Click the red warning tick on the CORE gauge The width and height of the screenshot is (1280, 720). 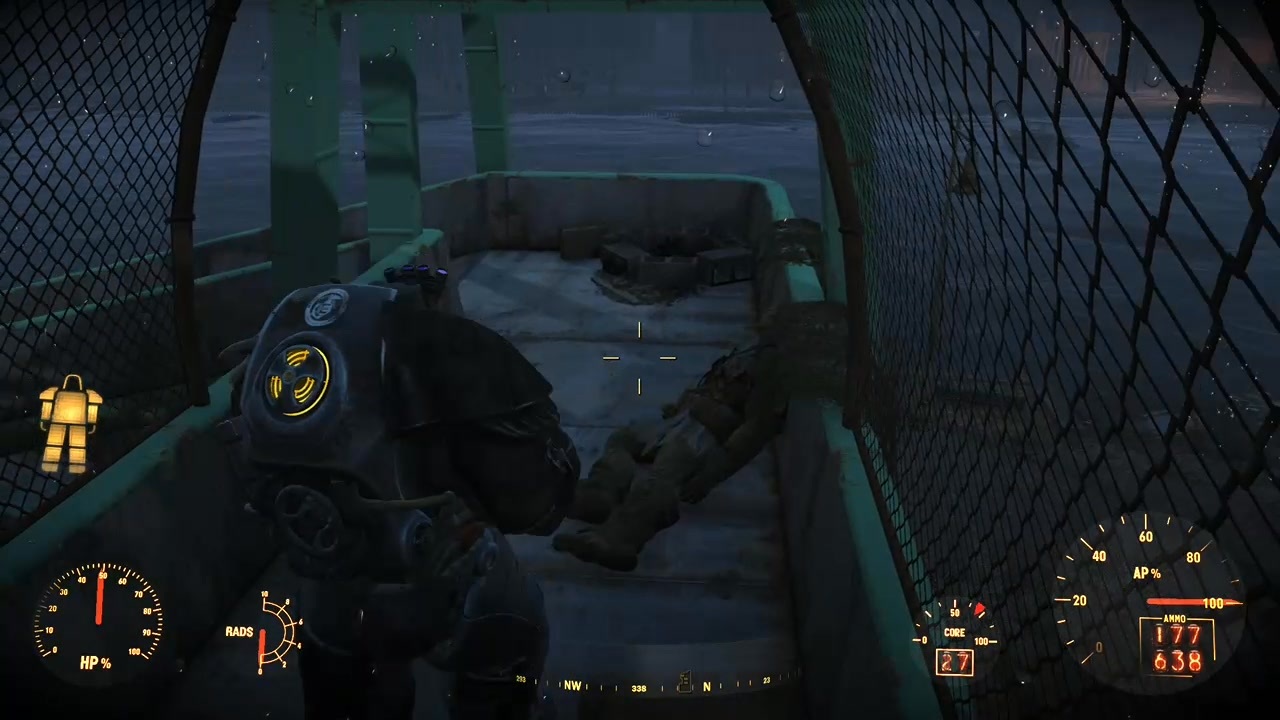[978, 608]
